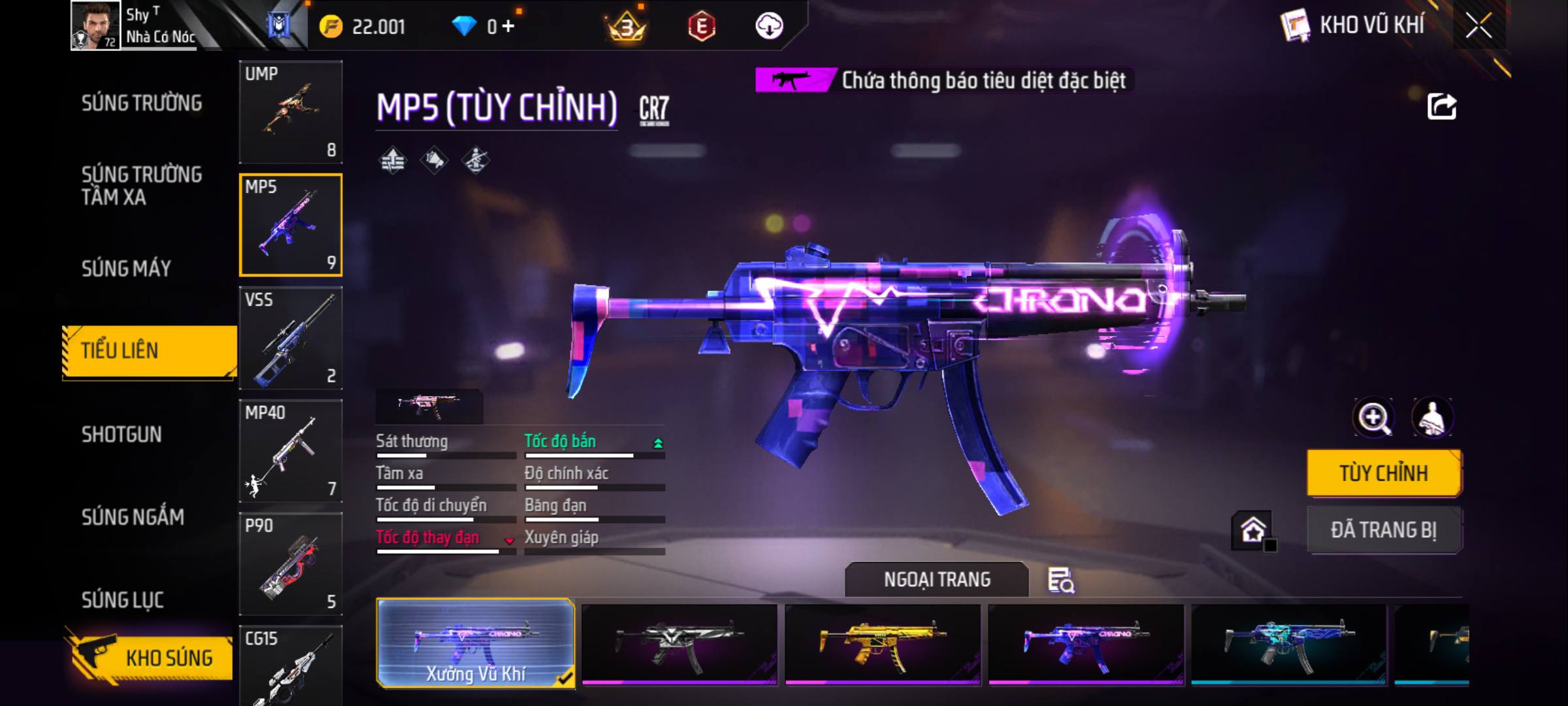This screenshot has width=1568, height=706.
Task: Open the SHOTGUN weapon category
Action: point(122,435)
